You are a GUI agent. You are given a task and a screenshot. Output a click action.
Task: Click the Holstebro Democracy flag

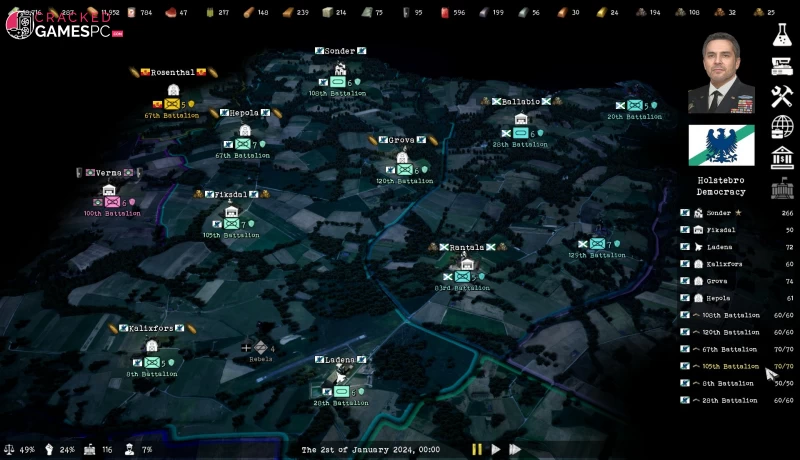[720, 146]
